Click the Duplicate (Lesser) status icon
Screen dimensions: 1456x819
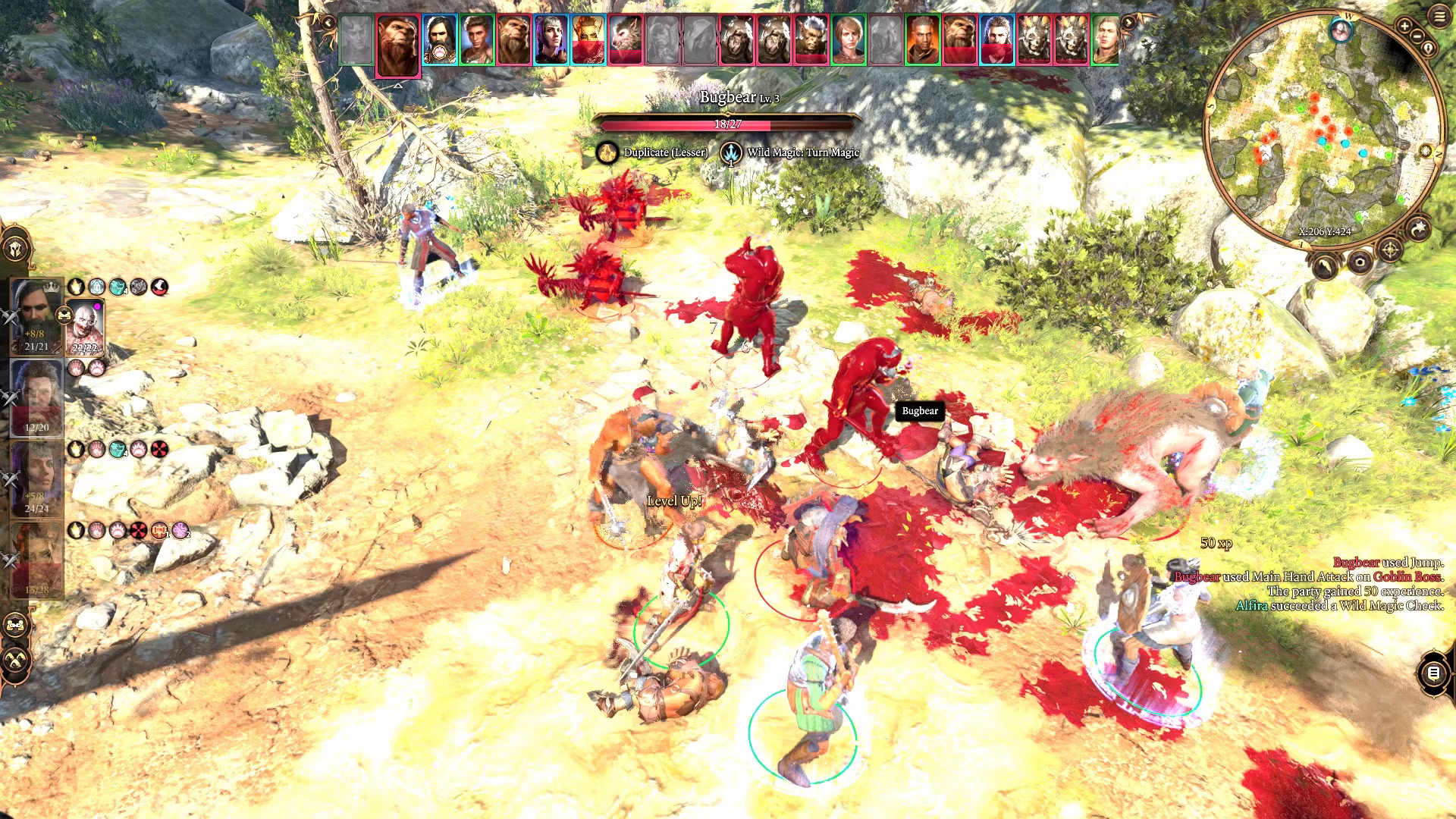click(607, 153)
